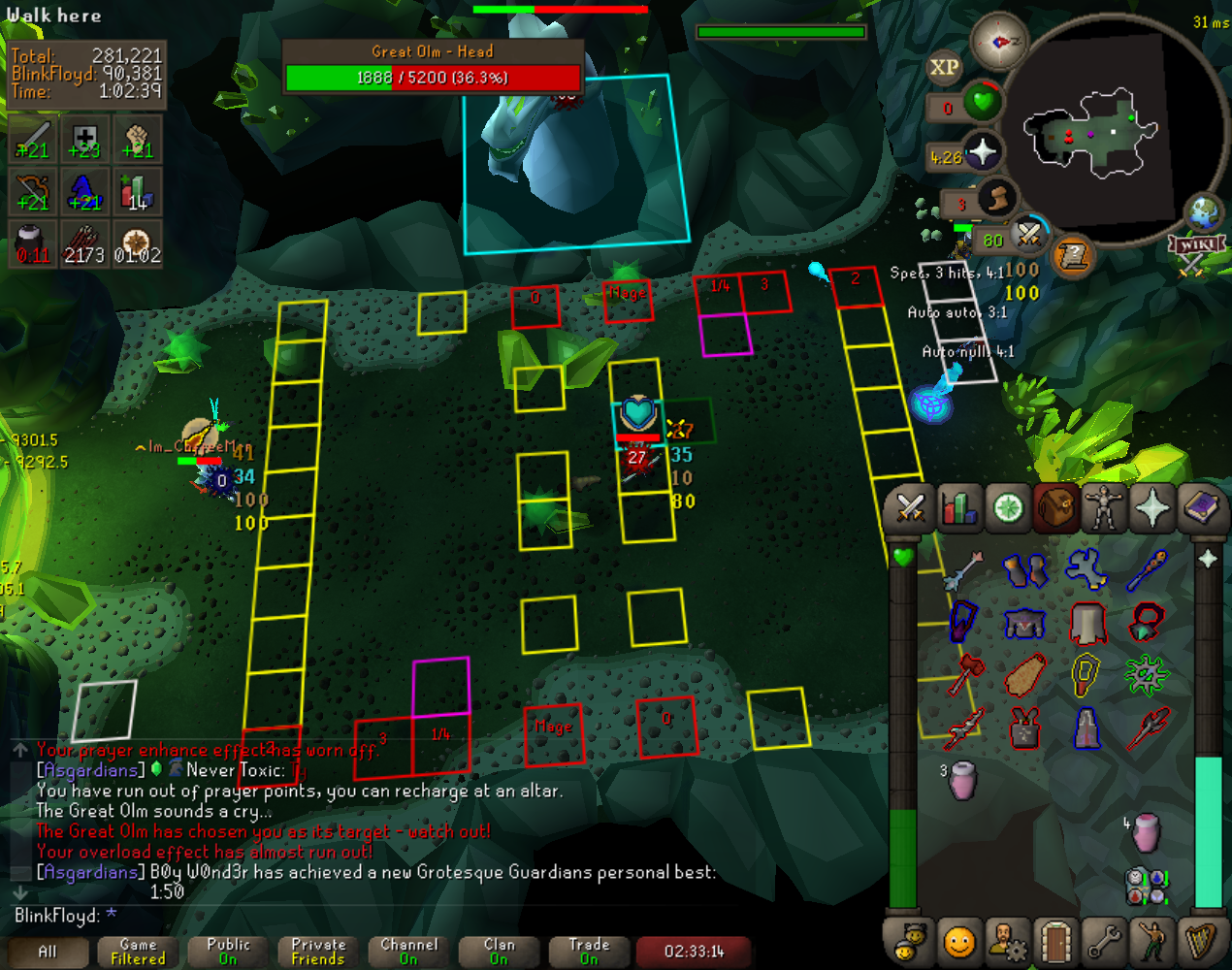Open the Logout door tab
1232x970 pixels.
(1055, 941)
